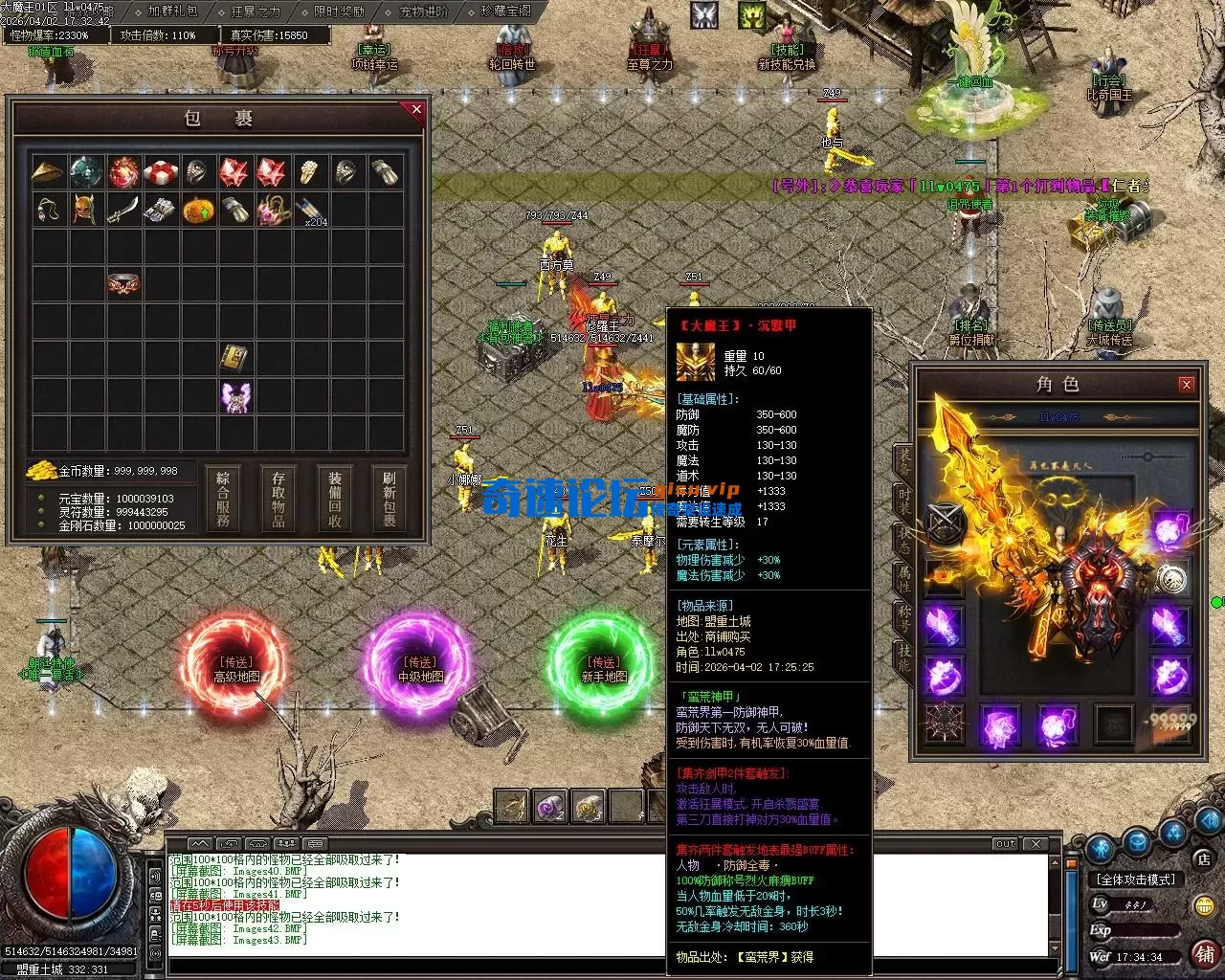Screen dimensions: 1225x980
Task: Refresh the bag with 刷新包裹
Action: 390,499
